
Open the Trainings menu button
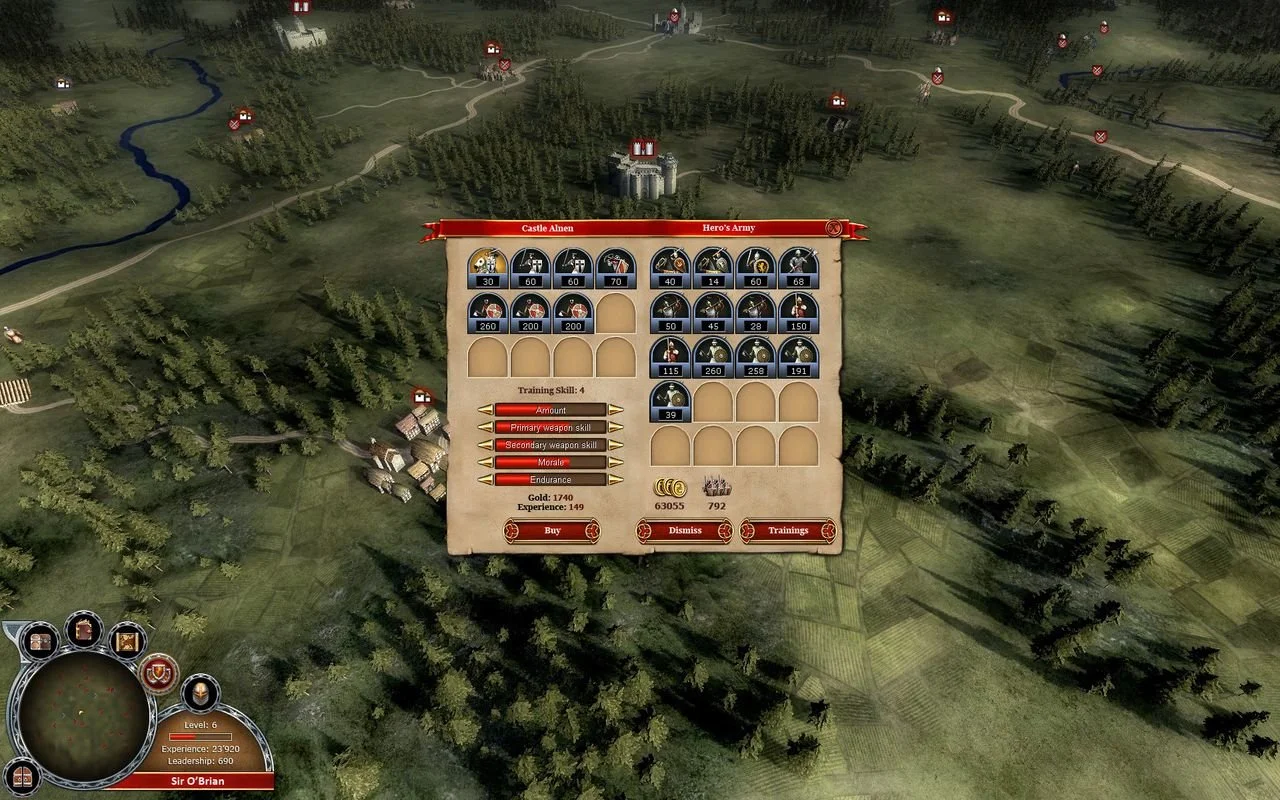788,530
